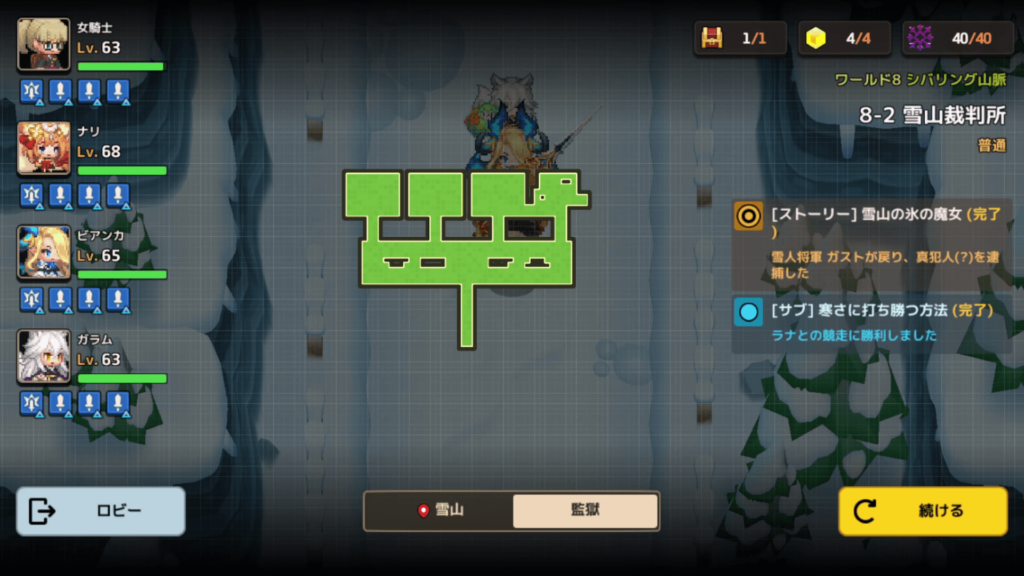Open the ストーリー quest 雪山の氷の魔女 entry

(871, 243)
